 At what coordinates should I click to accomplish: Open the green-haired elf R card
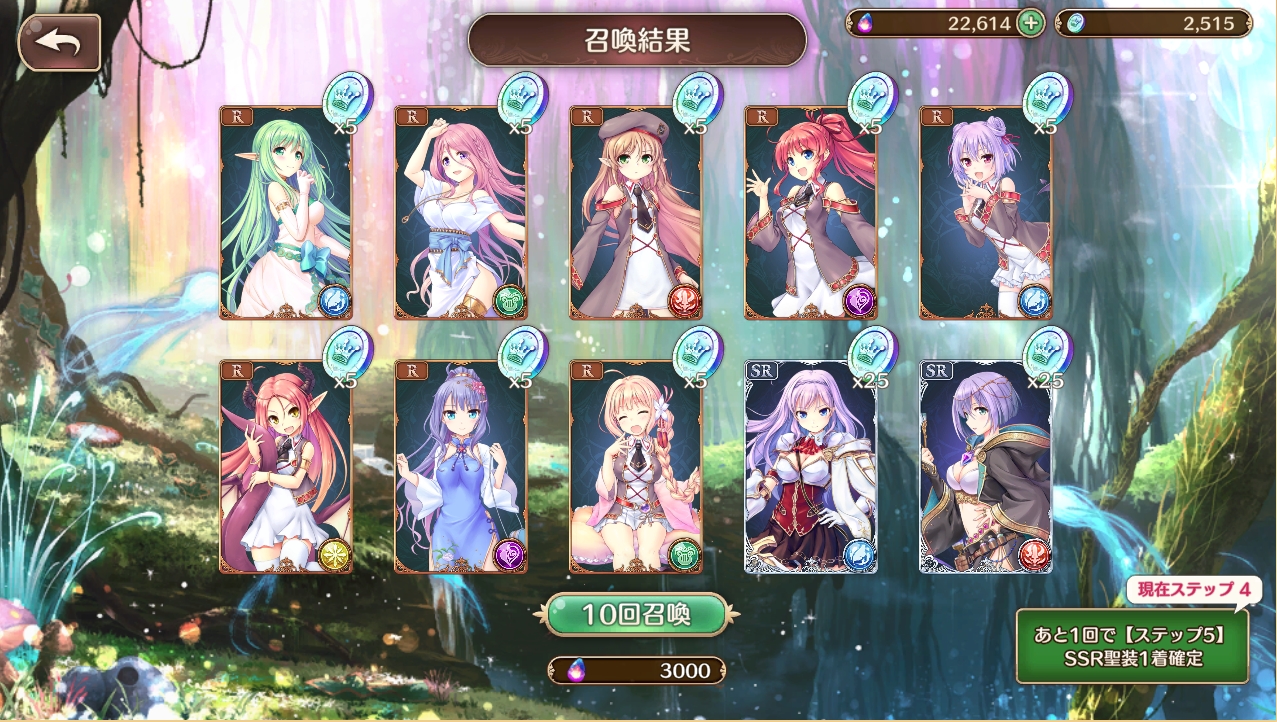pos(285,212)
